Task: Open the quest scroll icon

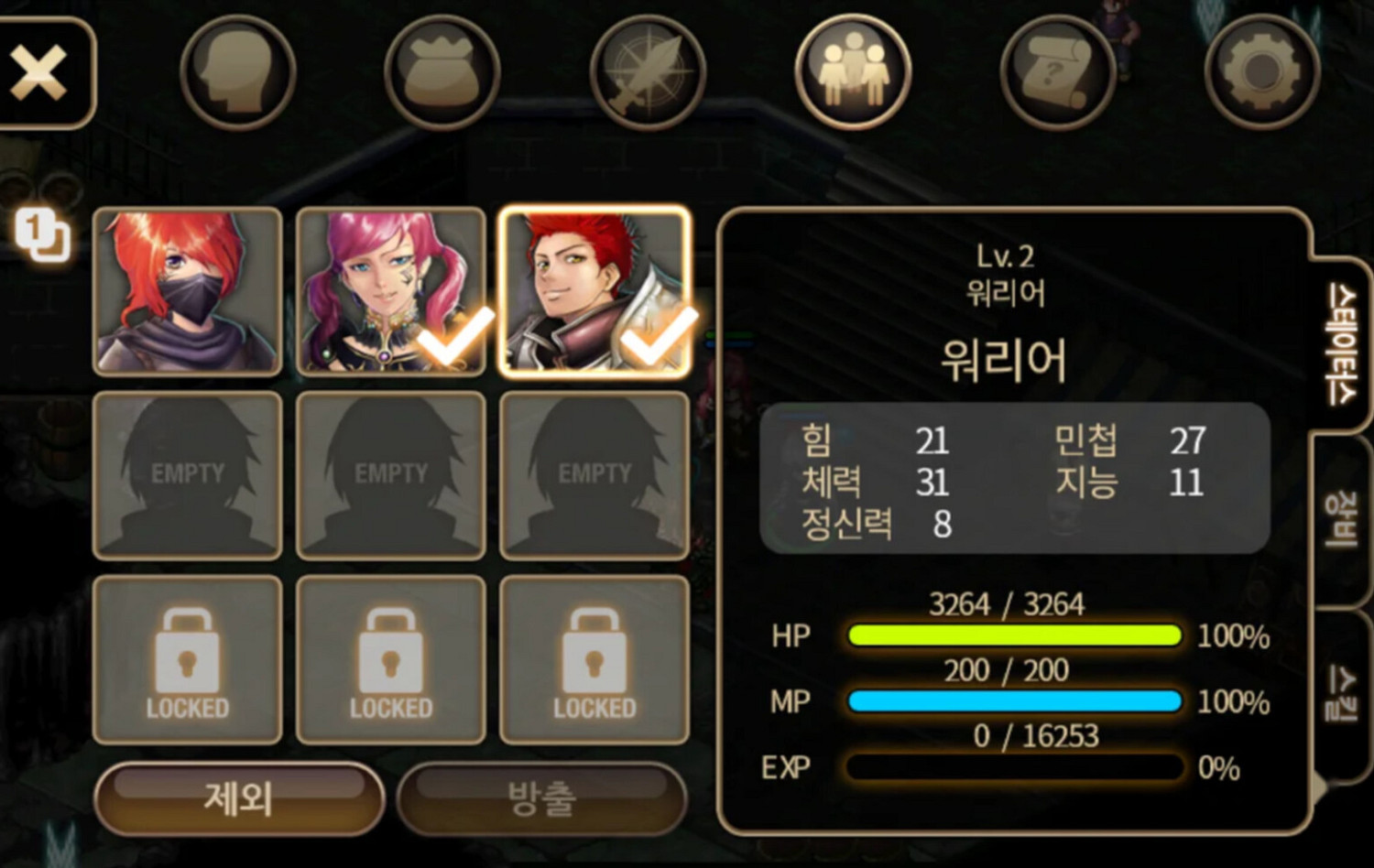Action: [x=1055, y=73]
